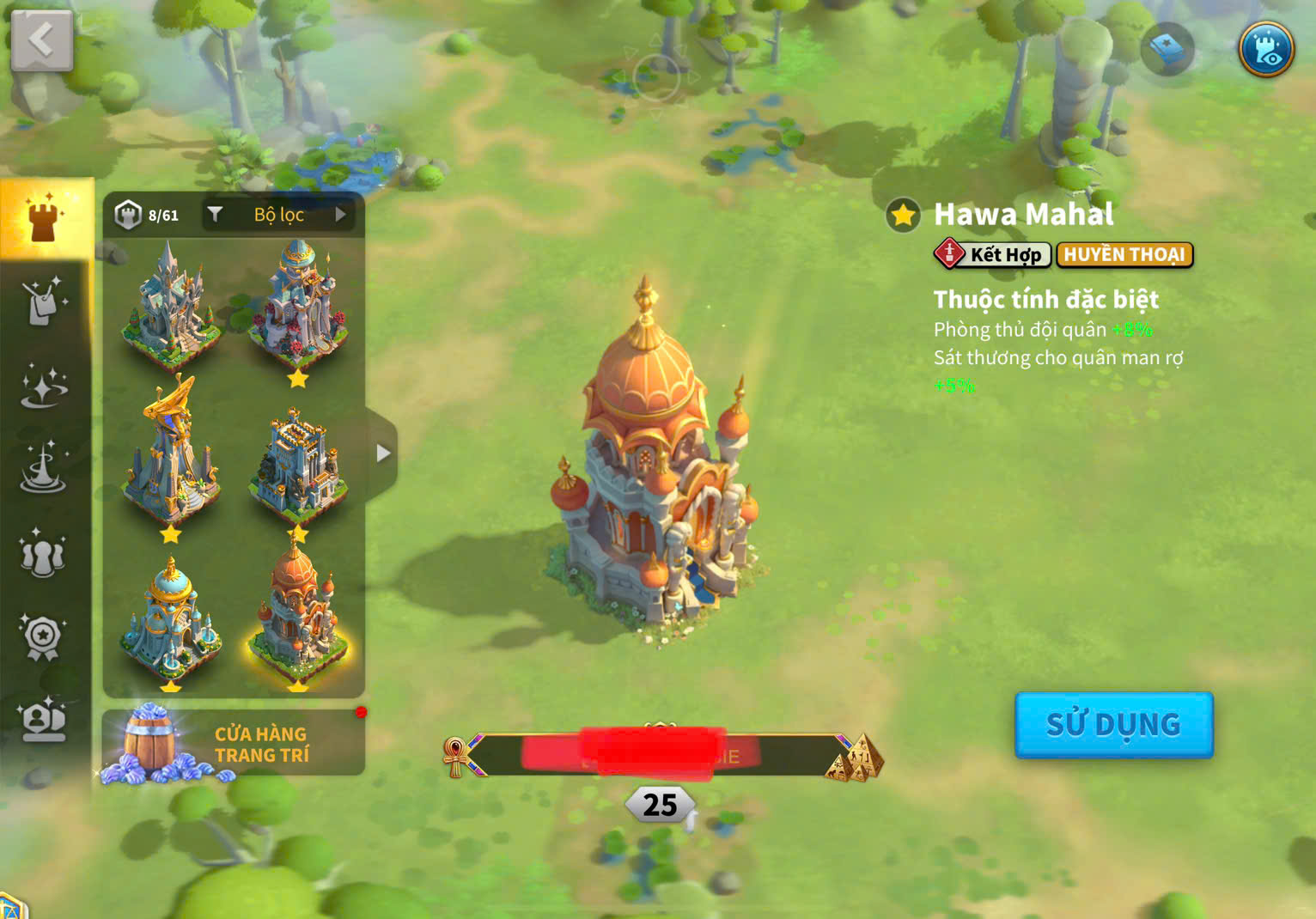Switch to the troop group tab

pos(43,553)
